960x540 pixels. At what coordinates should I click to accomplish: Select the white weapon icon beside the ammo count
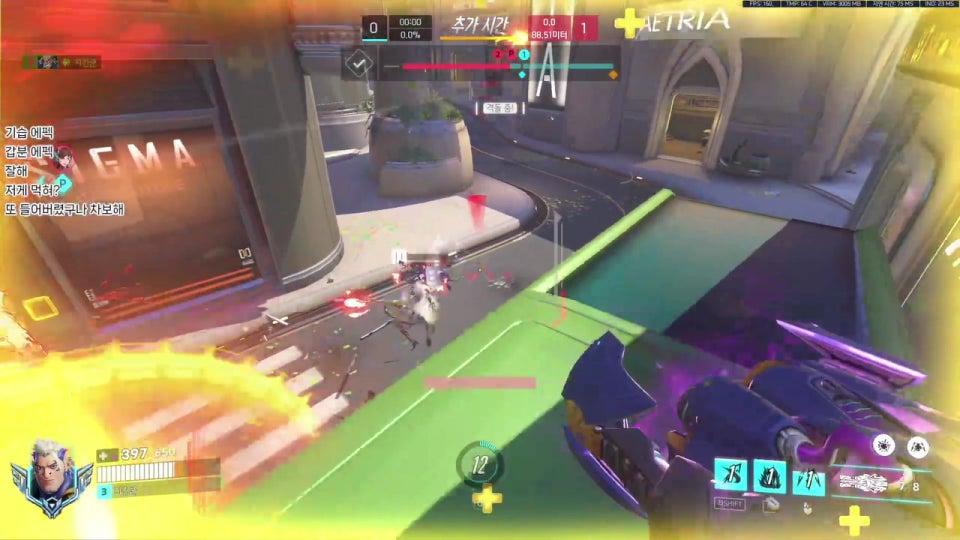(868, 484)
